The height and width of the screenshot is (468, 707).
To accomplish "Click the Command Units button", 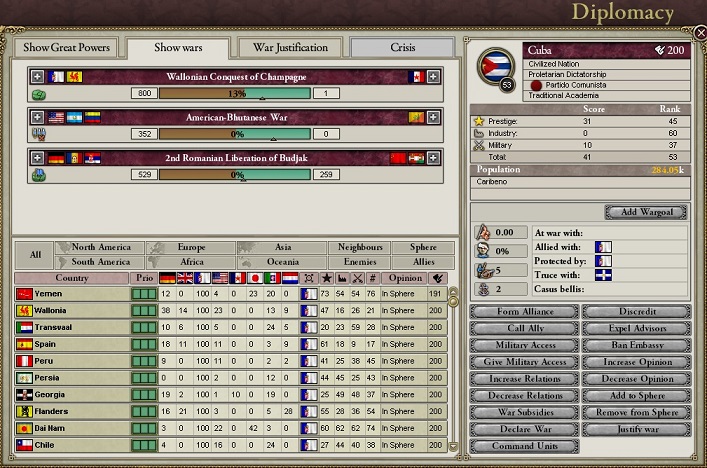I will (523, 446).
